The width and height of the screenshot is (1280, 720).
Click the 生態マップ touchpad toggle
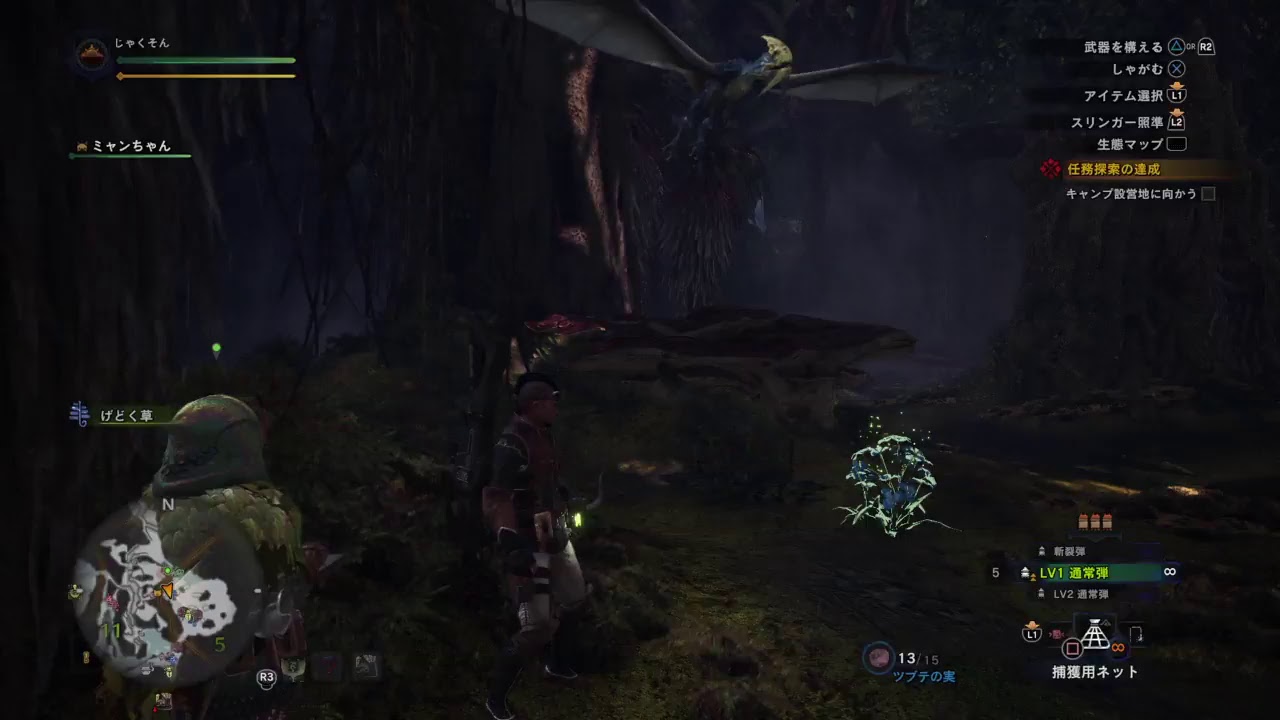pyautogui.click(x=1175, y=144)
